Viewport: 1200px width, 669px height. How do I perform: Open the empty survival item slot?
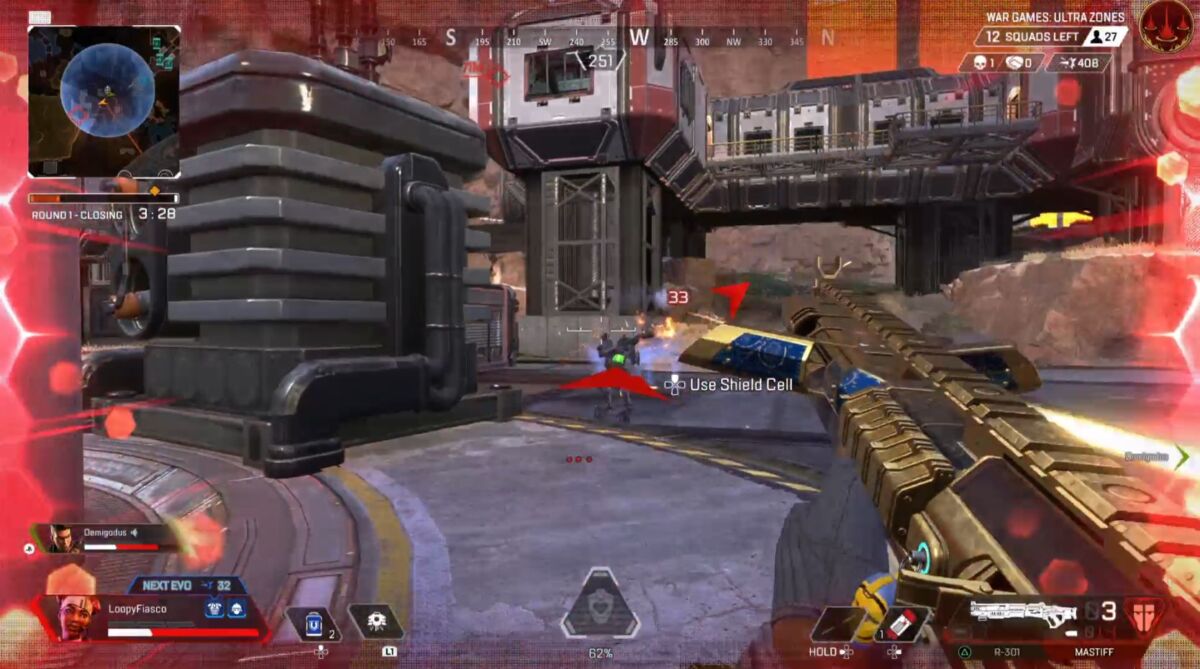click(836, 623)
